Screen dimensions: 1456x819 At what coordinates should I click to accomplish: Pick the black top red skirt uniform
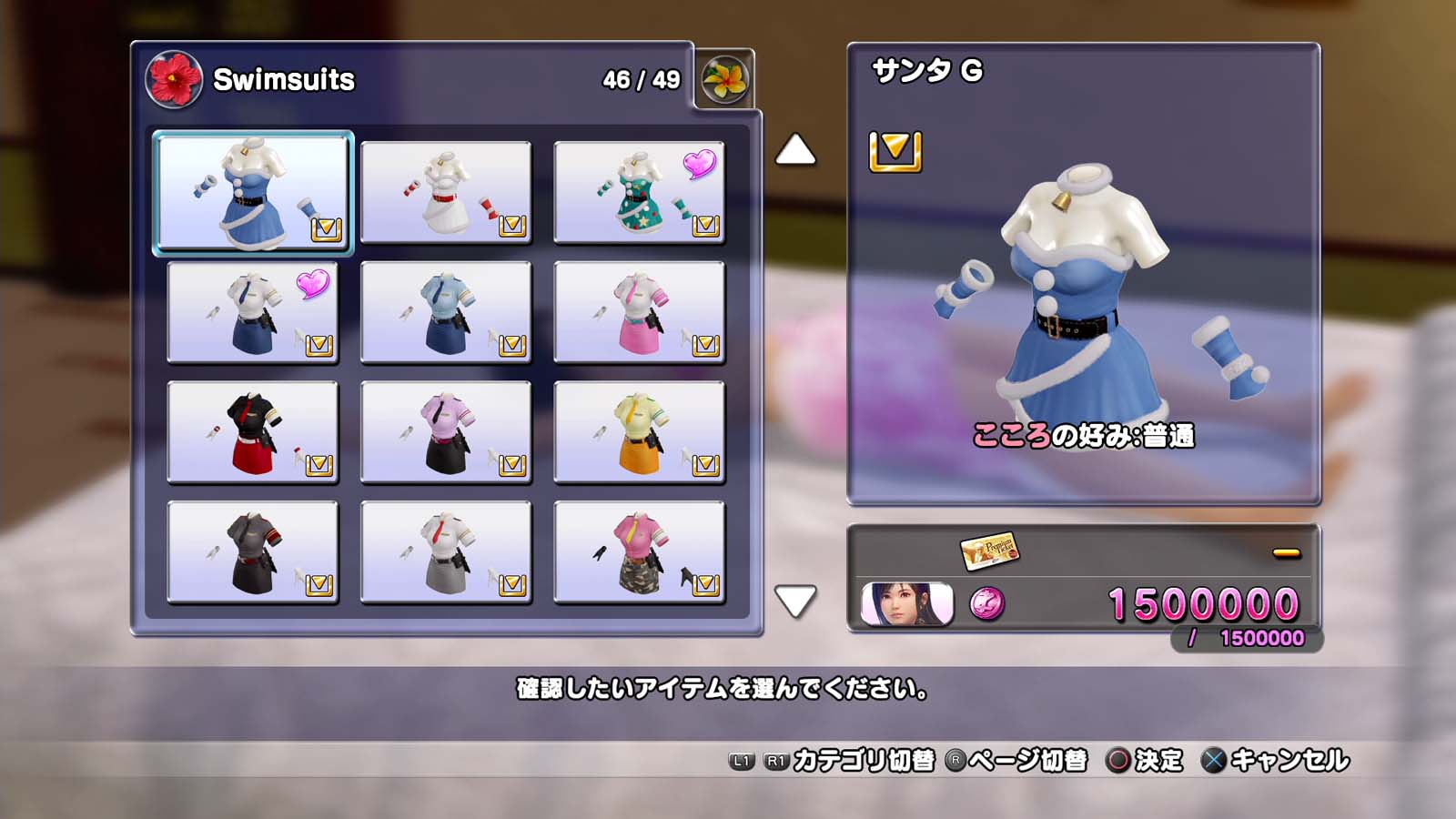pos(252,432)
